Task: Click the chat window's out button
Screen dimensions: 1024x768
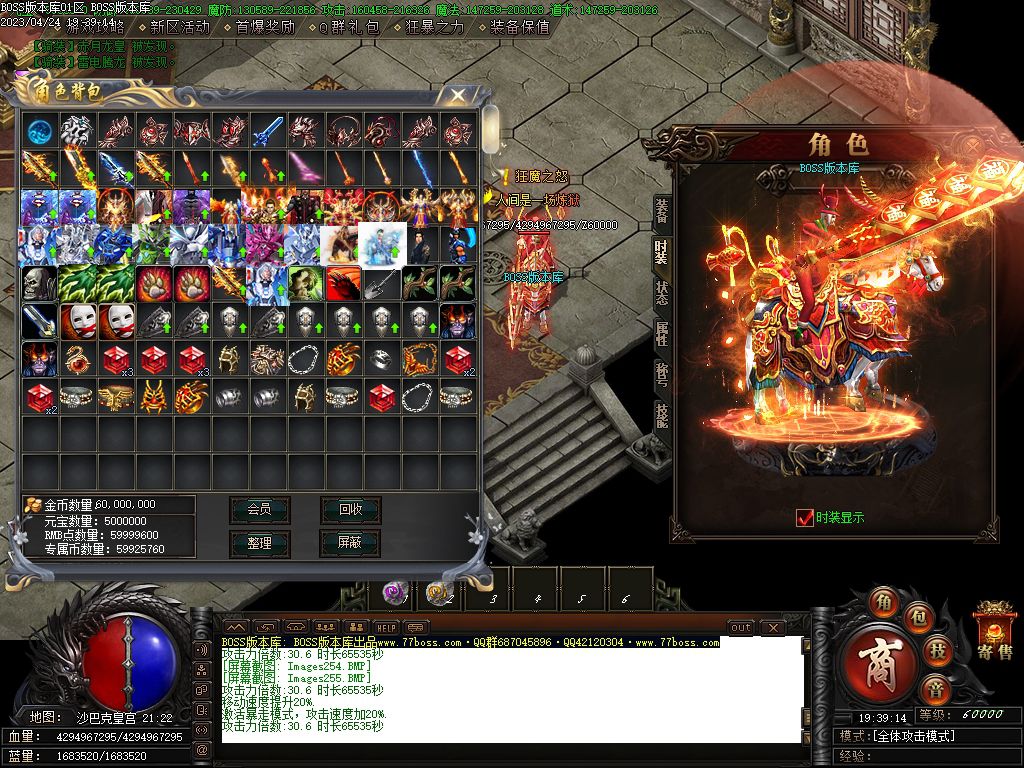Action: (741, 627)
